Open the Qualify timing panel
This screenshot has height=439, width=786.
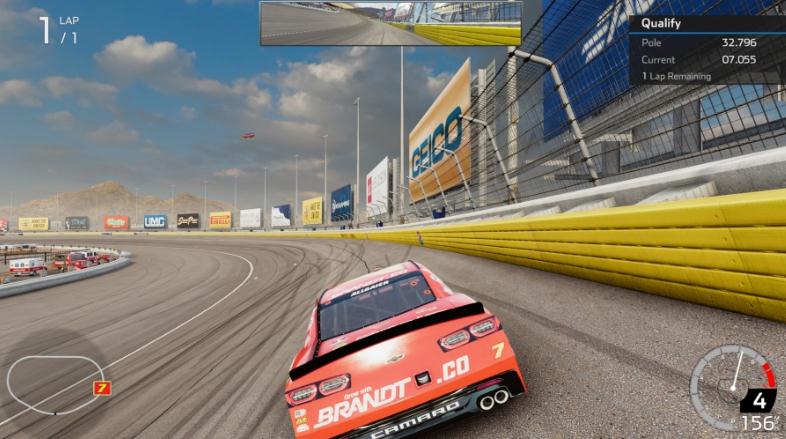[x=706, y=49]
